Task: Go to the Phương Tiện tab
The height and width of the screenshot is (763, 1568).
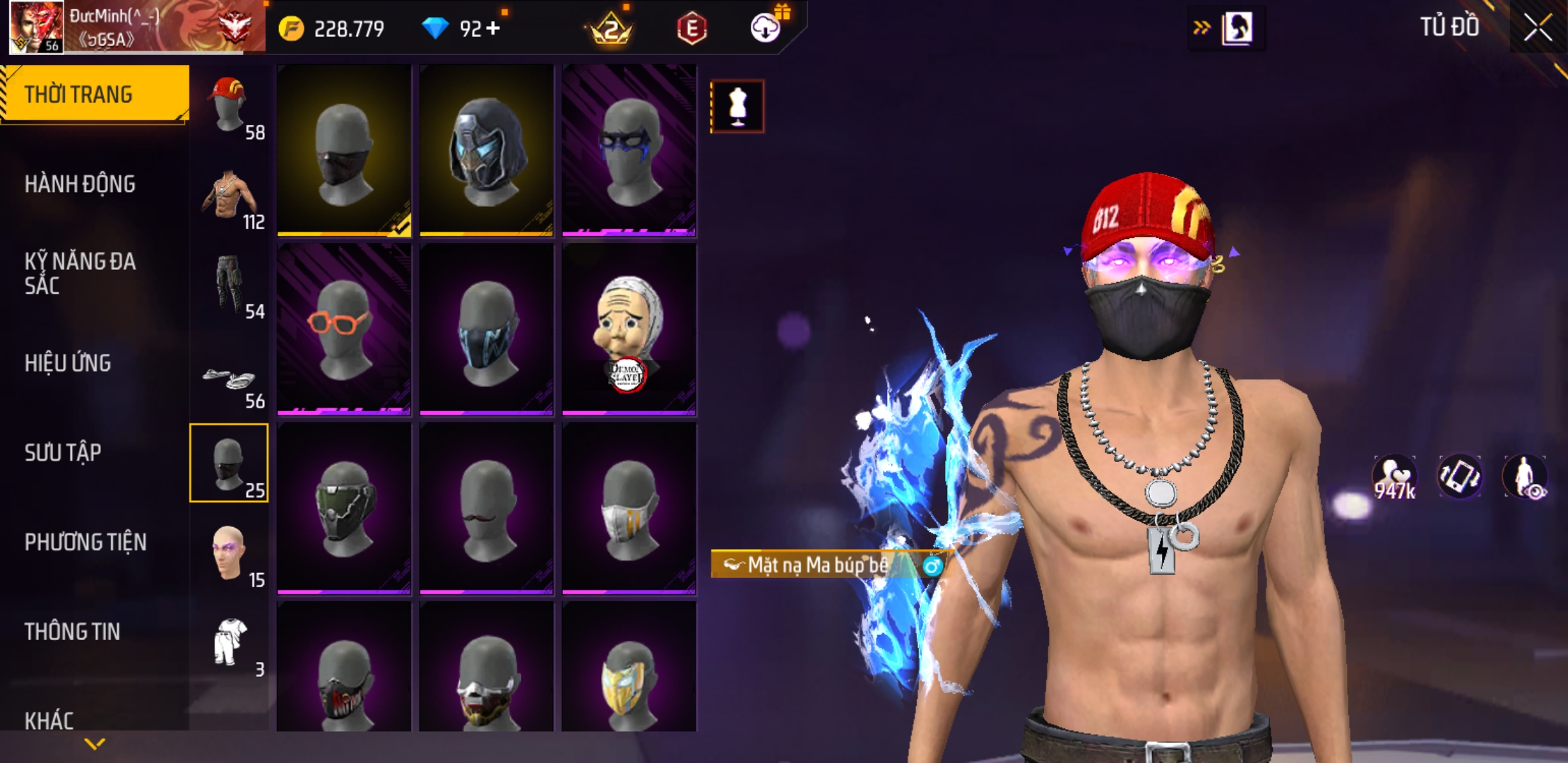Action: pos(85,543)
